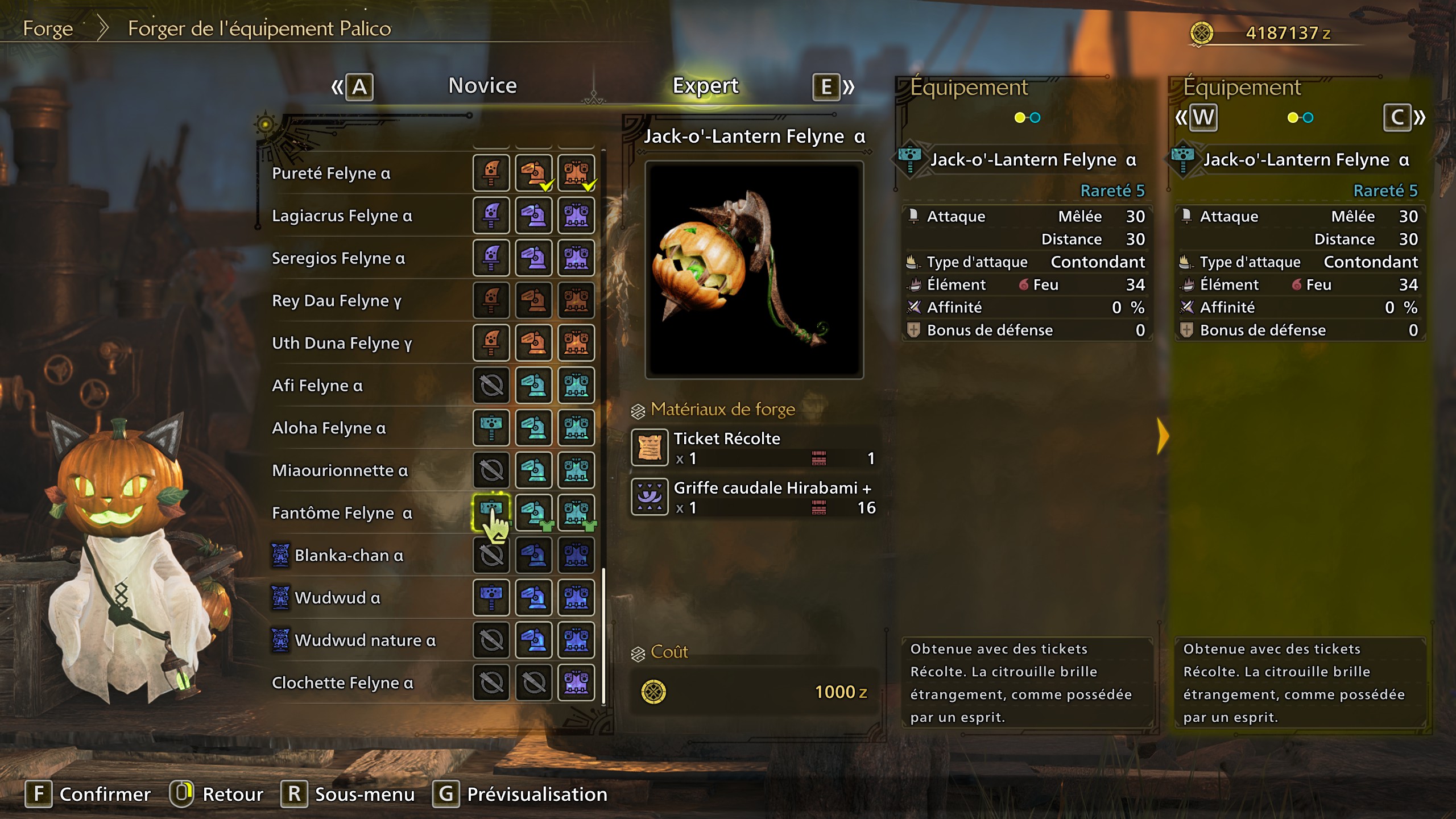The height and width of the screenshot is (819, 1456).
Task: Click the C» arrow to cycle equipped Palico gear
Action: pos(1404,118)
